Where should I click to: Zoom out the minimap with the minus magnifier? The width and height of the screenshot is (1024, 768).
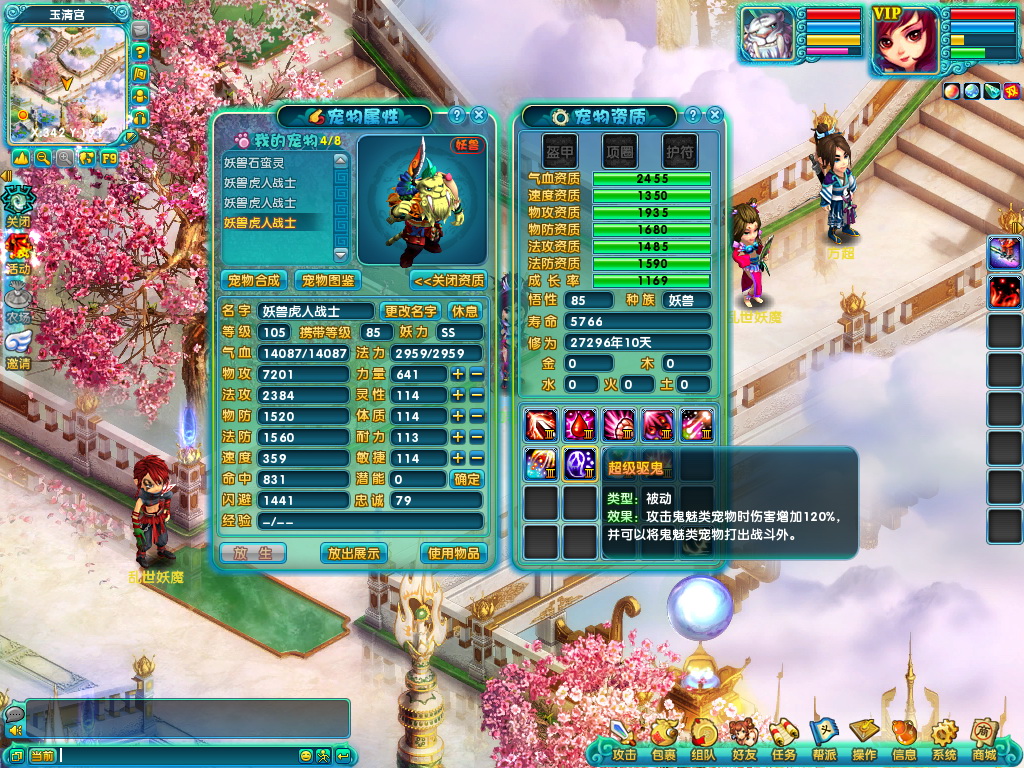pyautogui.click(x=43, y=158)
